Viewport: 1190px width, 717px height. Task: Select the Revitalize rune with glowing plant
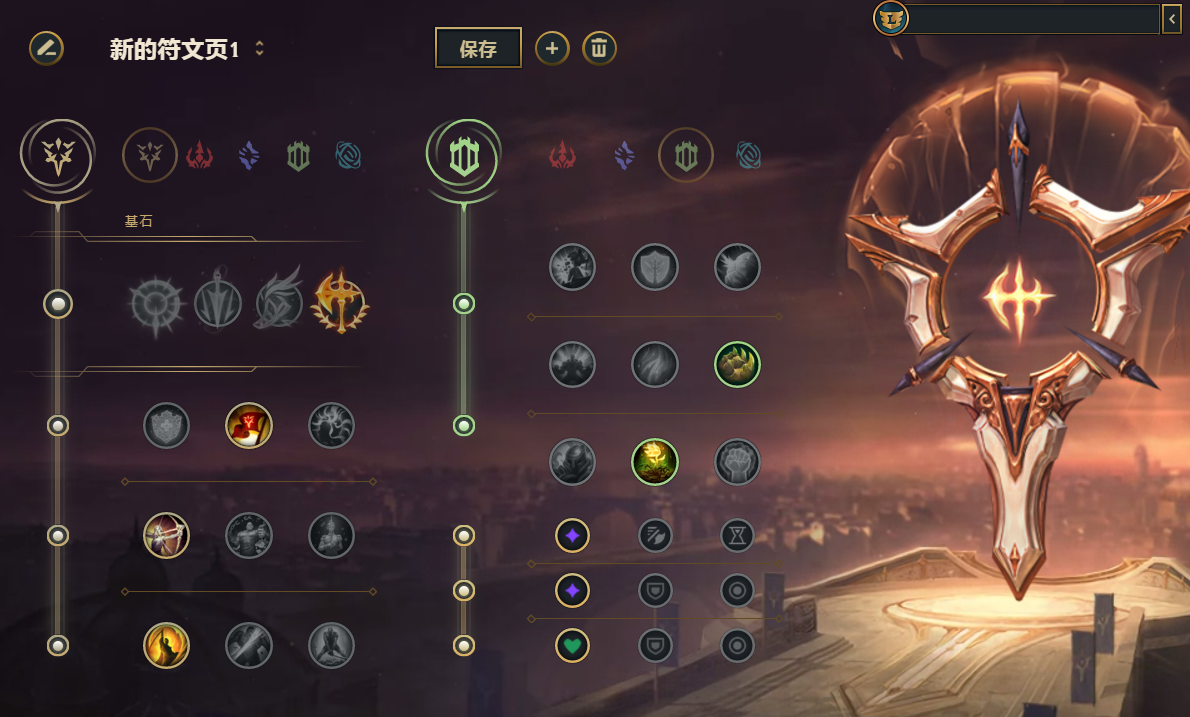(655, 462)
